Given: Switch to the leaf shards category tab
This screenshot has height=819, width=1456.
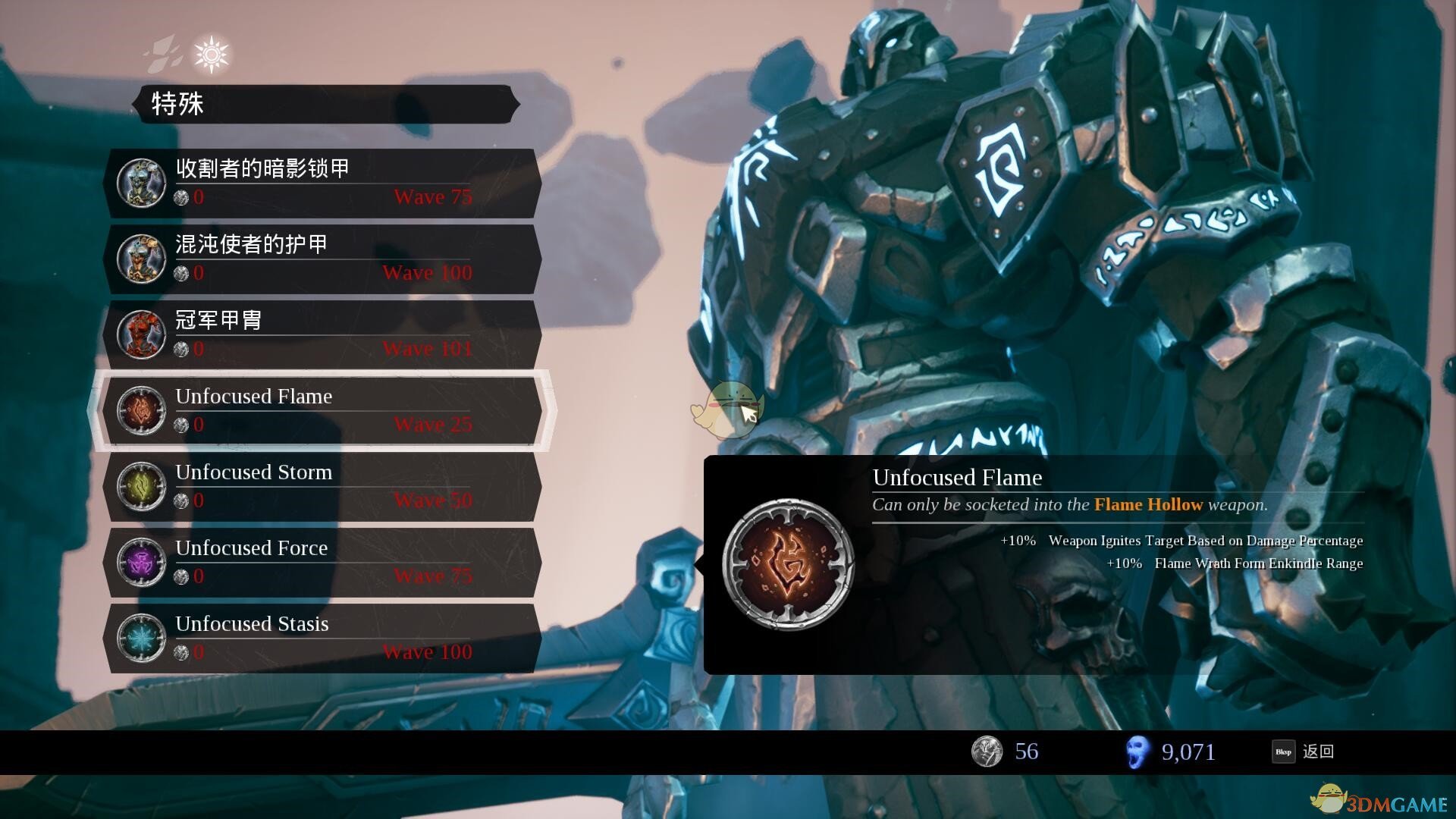Looking at the screenshot, I should (x=164, y=53).
